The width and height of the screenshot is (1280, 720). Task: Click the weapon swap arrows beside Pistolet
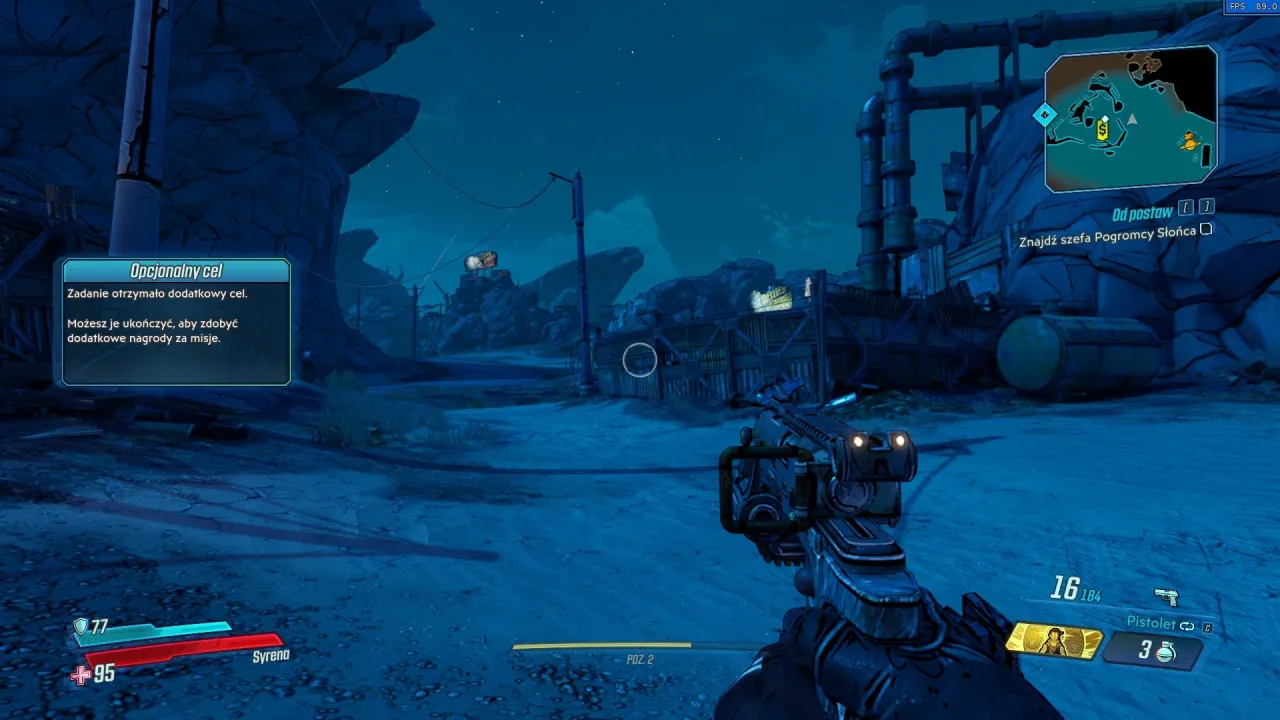pos(1187,626)
